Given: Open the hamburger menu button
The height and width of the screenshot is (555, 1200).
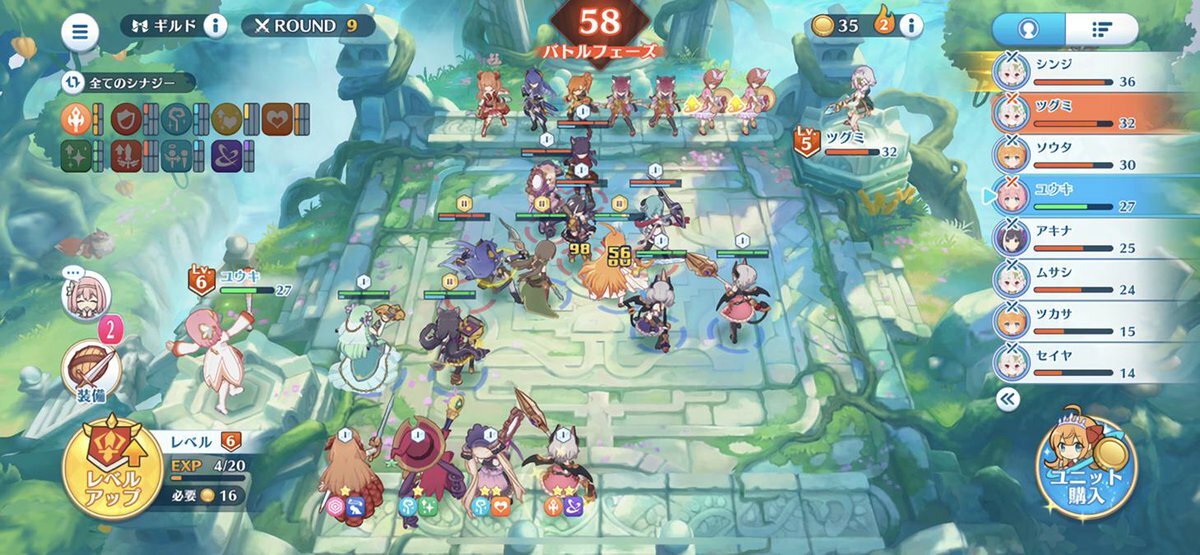Looking at the screenshot, I should click(81, 32).
